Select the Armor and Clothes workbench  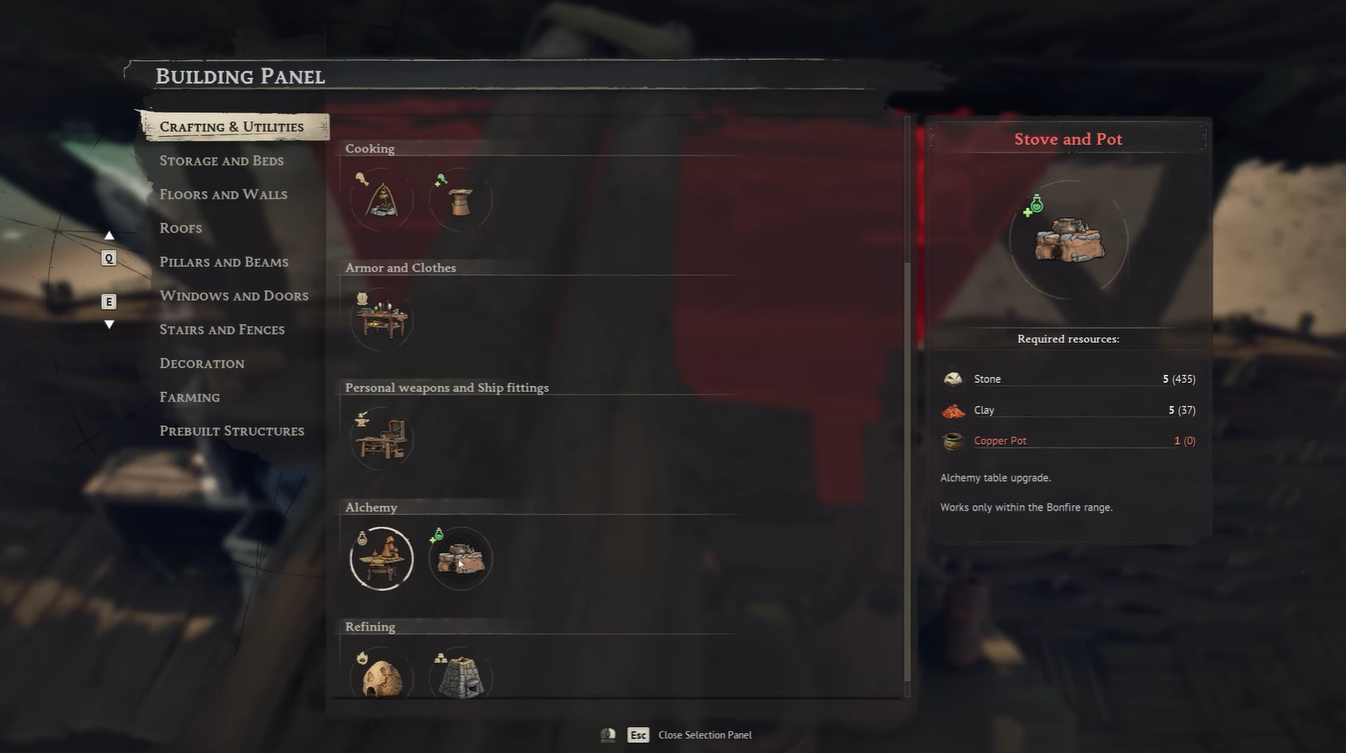[x=381, y=319]
